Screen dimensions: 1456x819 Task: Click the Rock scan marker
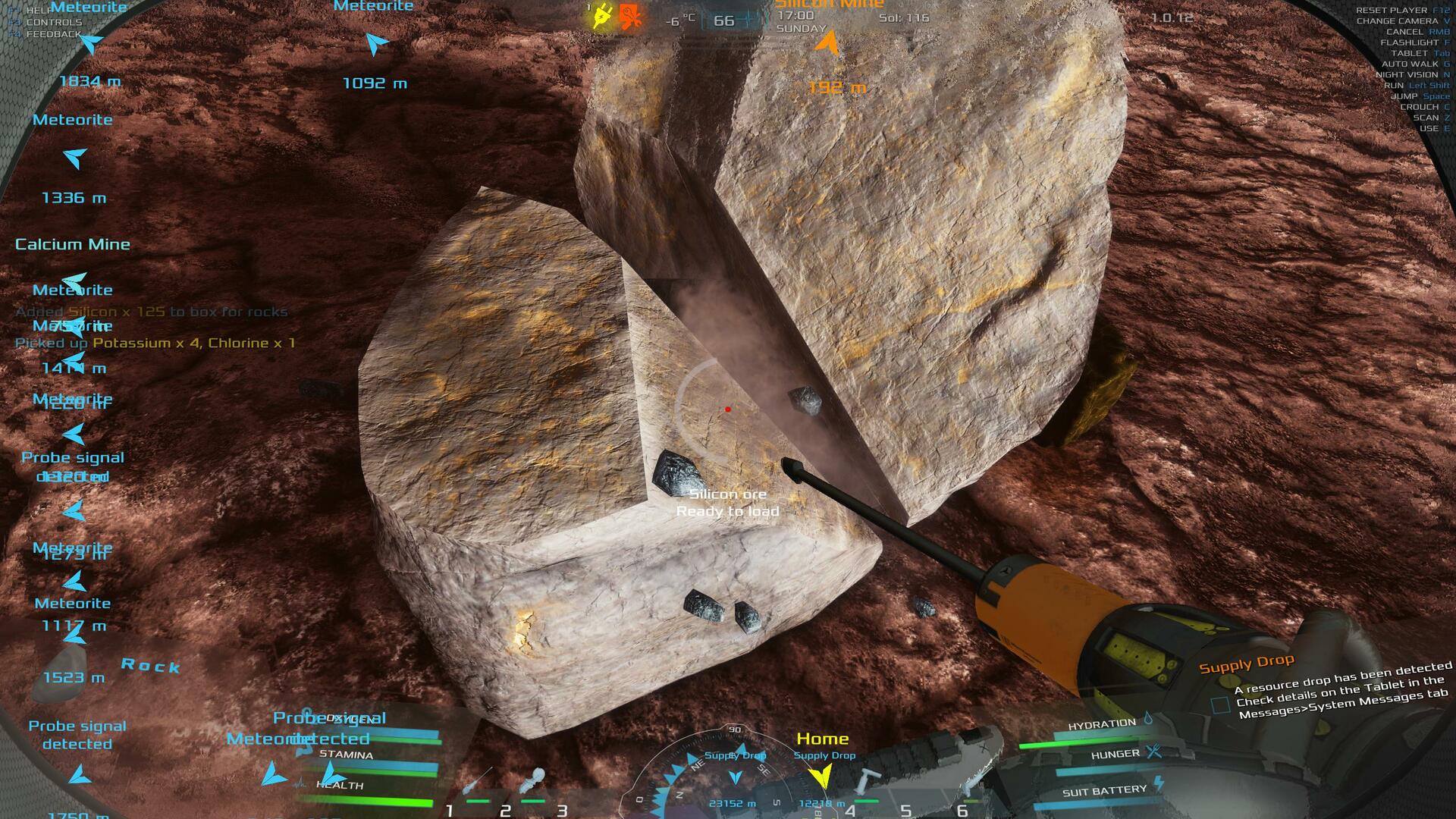pos(150,666)
